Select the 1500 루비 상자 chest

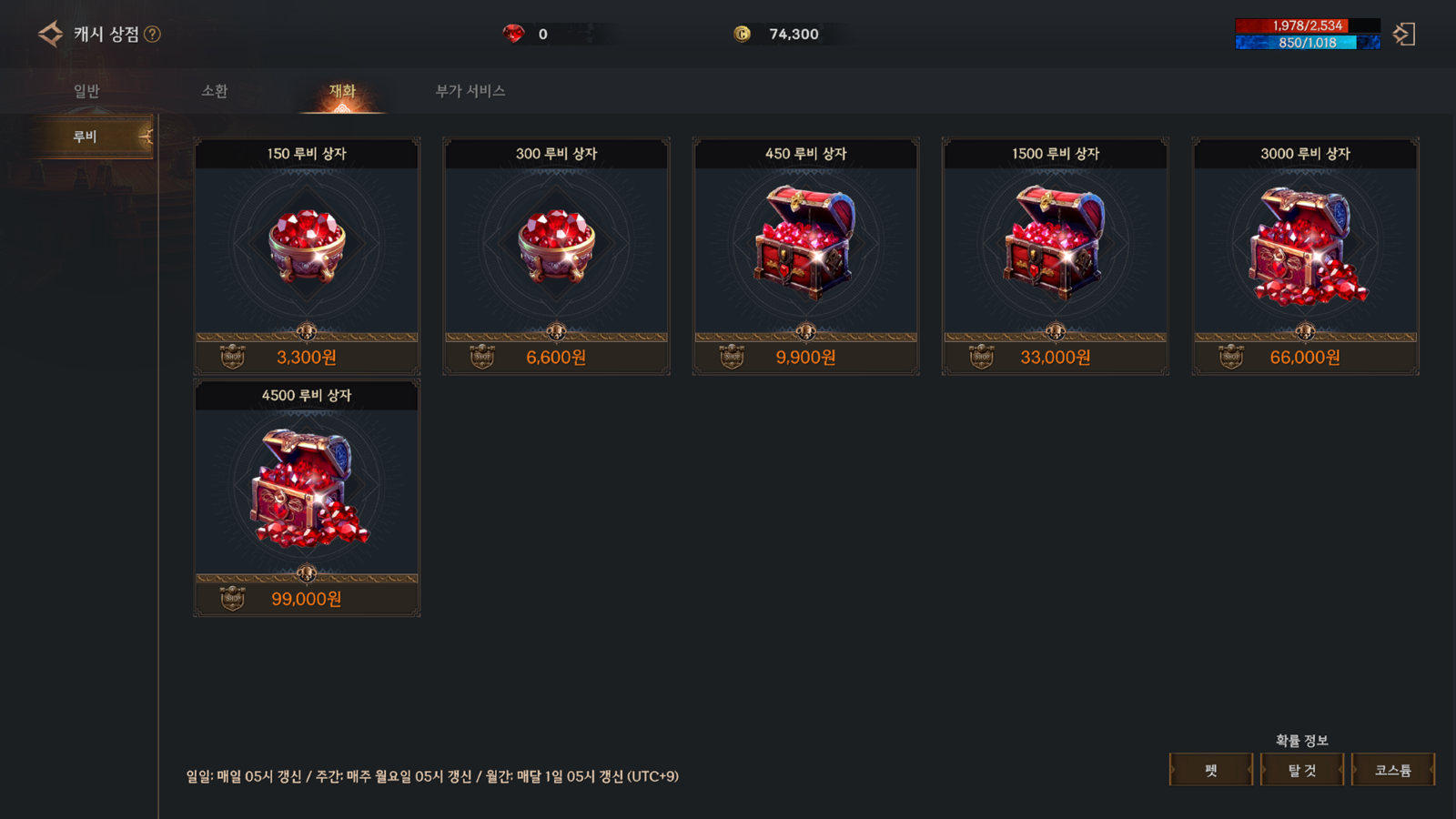[1056, 256]
